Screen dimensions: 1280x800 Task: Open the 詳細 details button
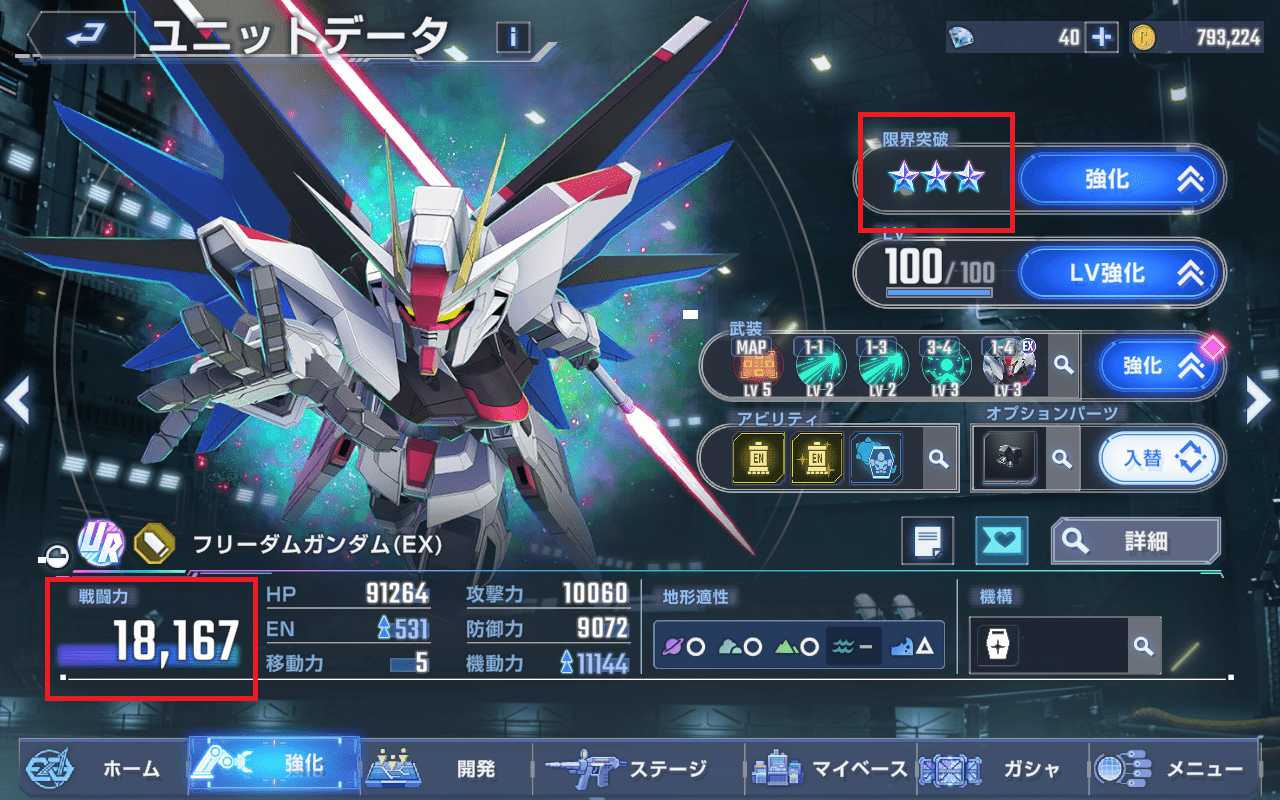click(1135, 541)
